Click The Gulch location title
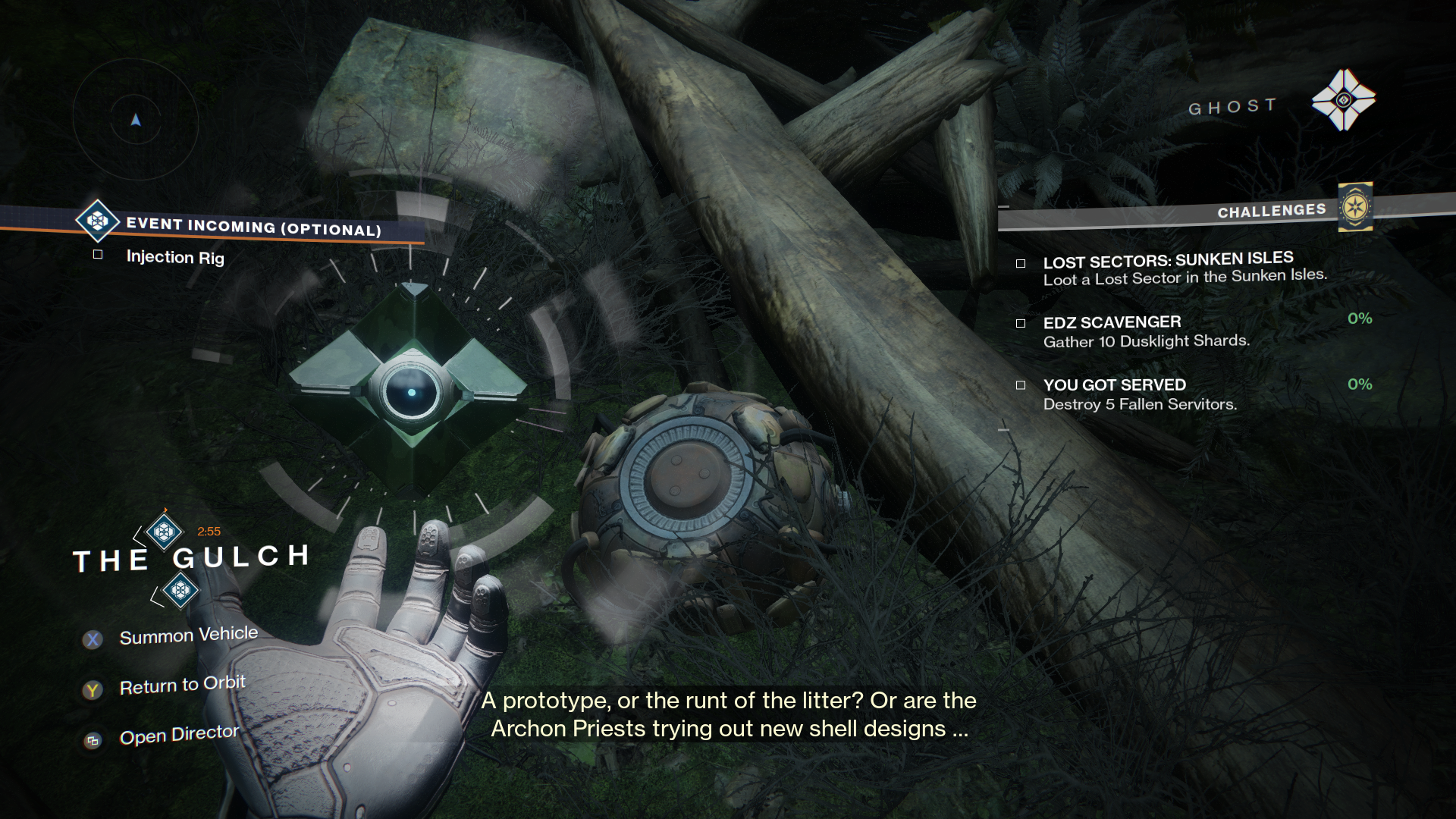Image resolution: width=1456 pixels, height=819 pixels. [x=191, y=559]
